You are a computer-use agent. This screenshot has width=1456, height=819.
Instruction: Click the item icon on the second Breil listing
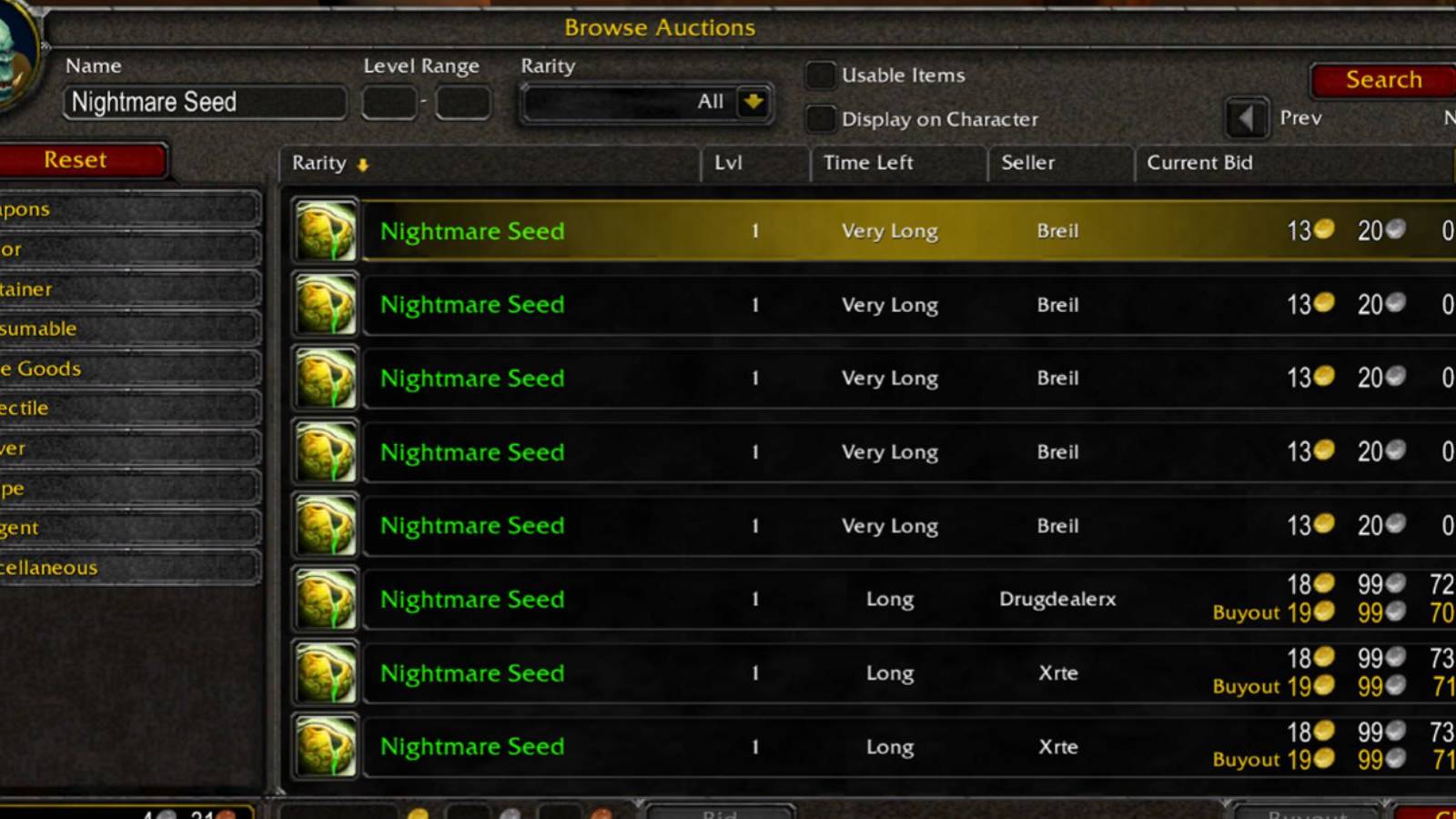pyautogui.click(x=325, y=304)
